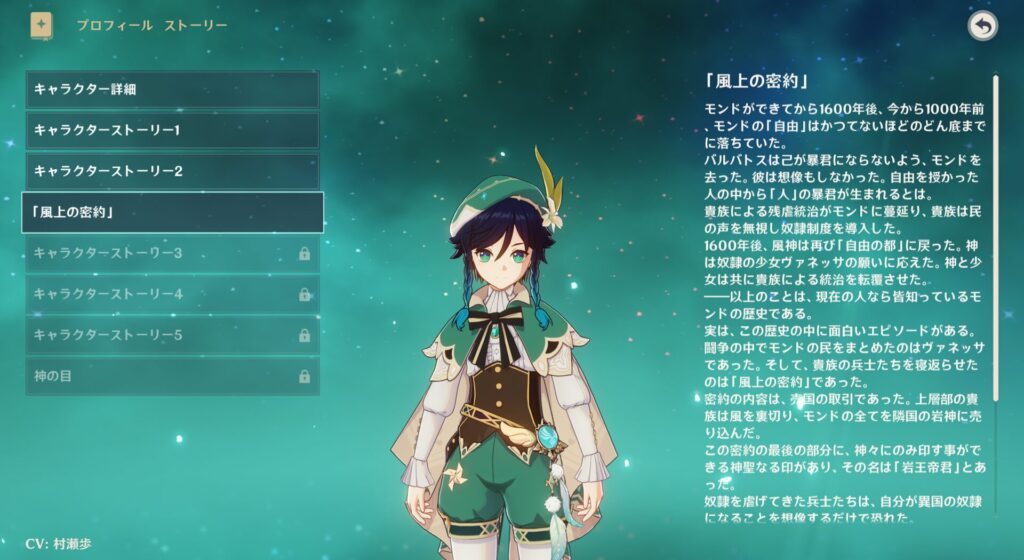The height and width of the screenshot is (560, 1024).
Task: Click locked キャラクターストーリー5 entry
Action: coord(172,335)
